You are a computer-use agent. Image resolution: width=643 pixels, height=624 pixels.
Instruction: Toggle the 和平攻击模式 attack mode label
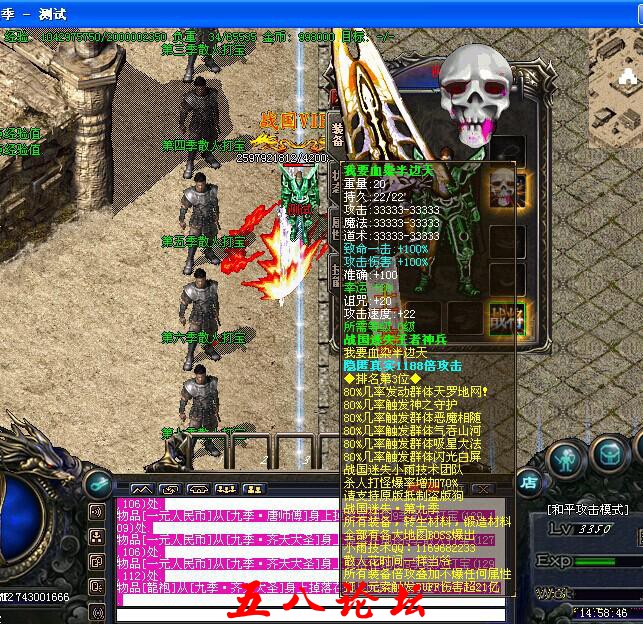coord(588,508)
